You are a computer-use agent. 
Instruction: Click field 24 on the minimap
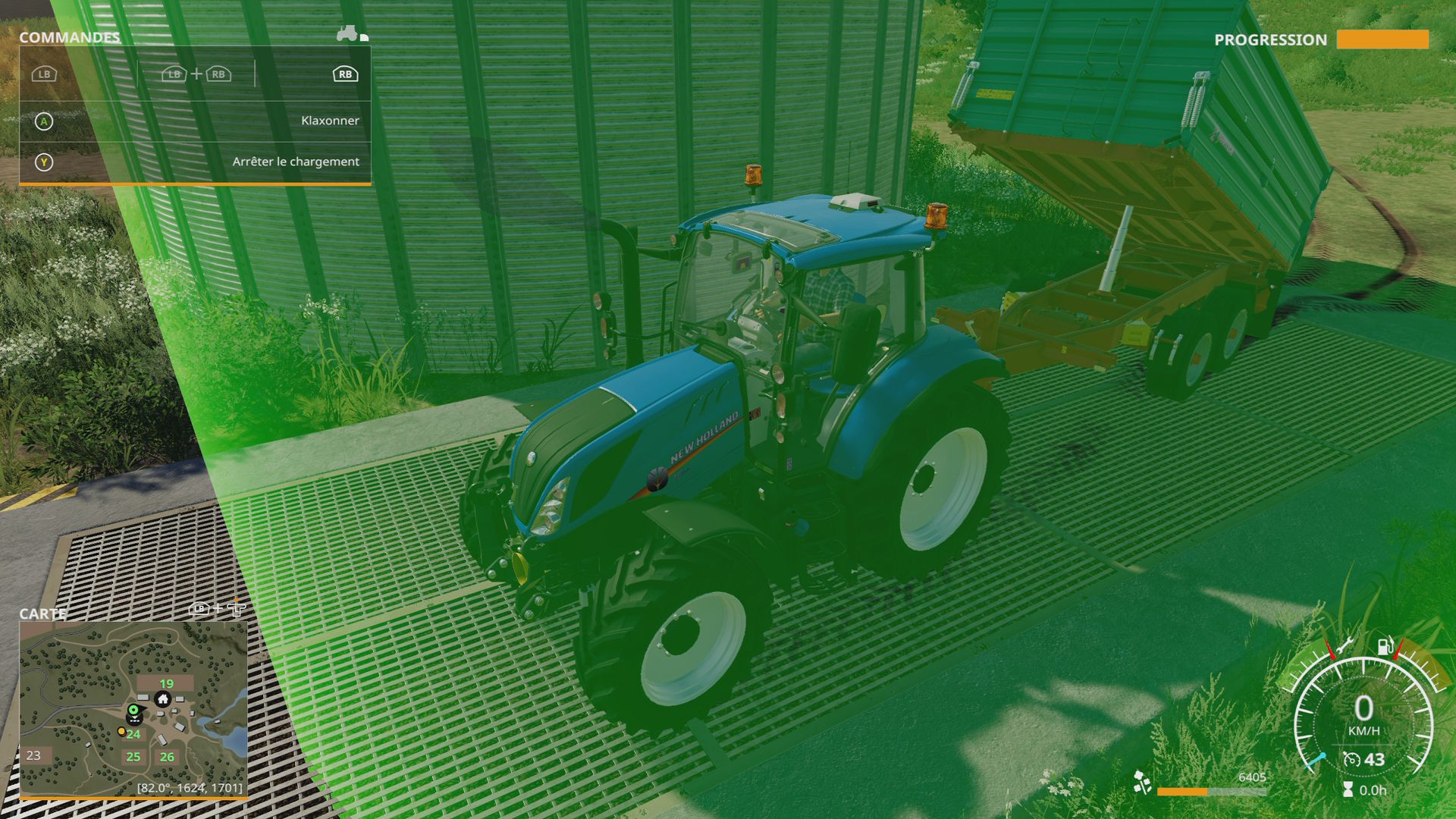click(133, 734)
